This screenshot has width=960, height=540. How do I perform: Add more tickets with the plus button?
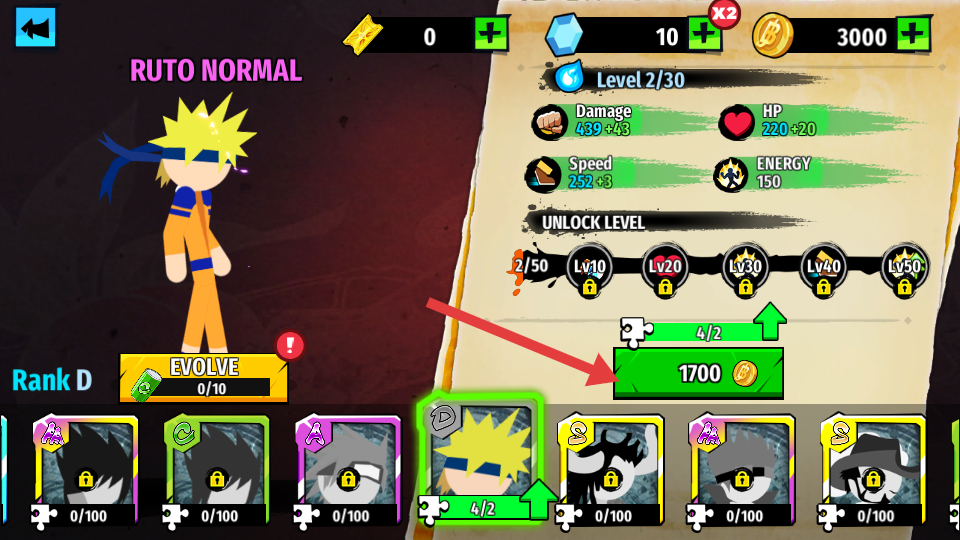[x=491, y=37]
